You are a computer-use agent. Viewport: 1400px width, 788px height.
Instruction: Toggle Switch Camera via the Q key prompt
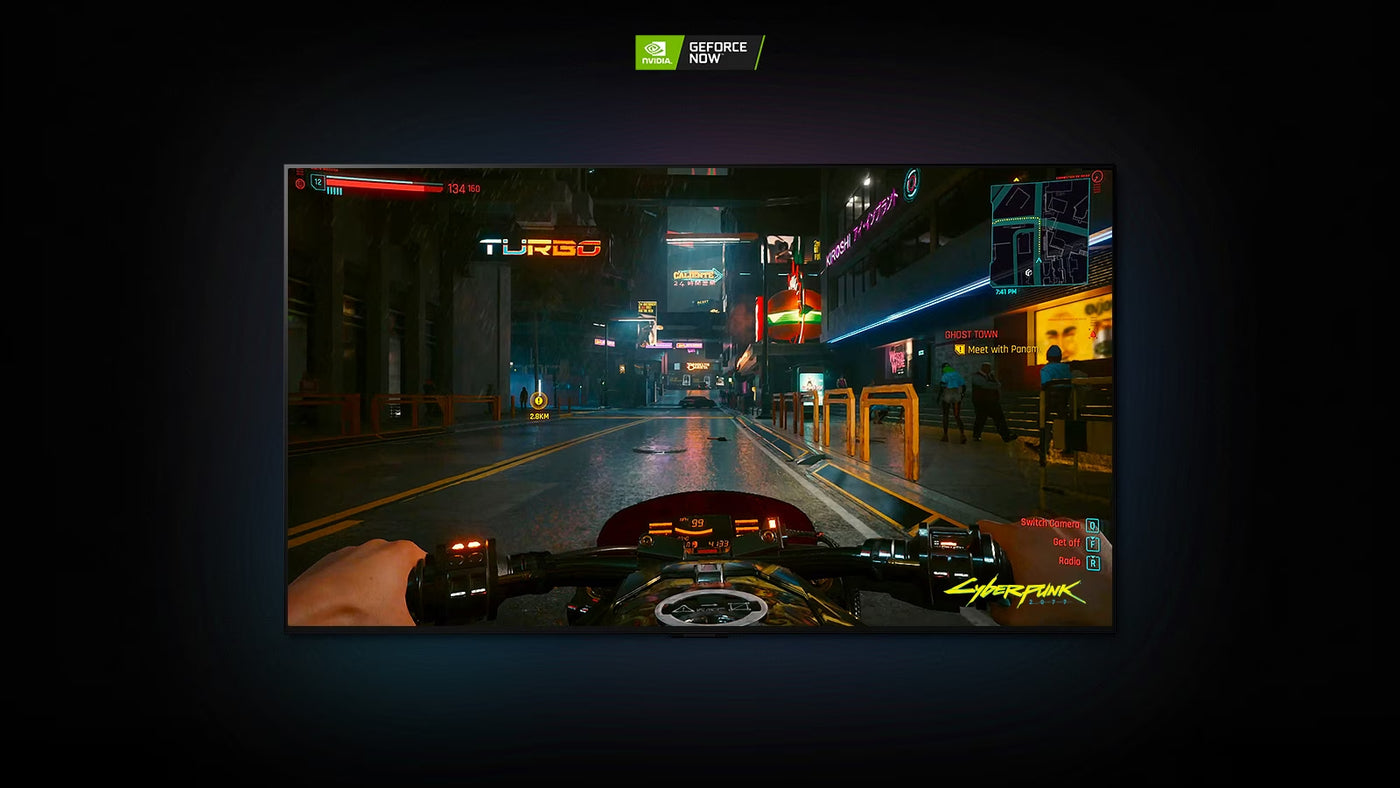click(x=1091, y=524)
